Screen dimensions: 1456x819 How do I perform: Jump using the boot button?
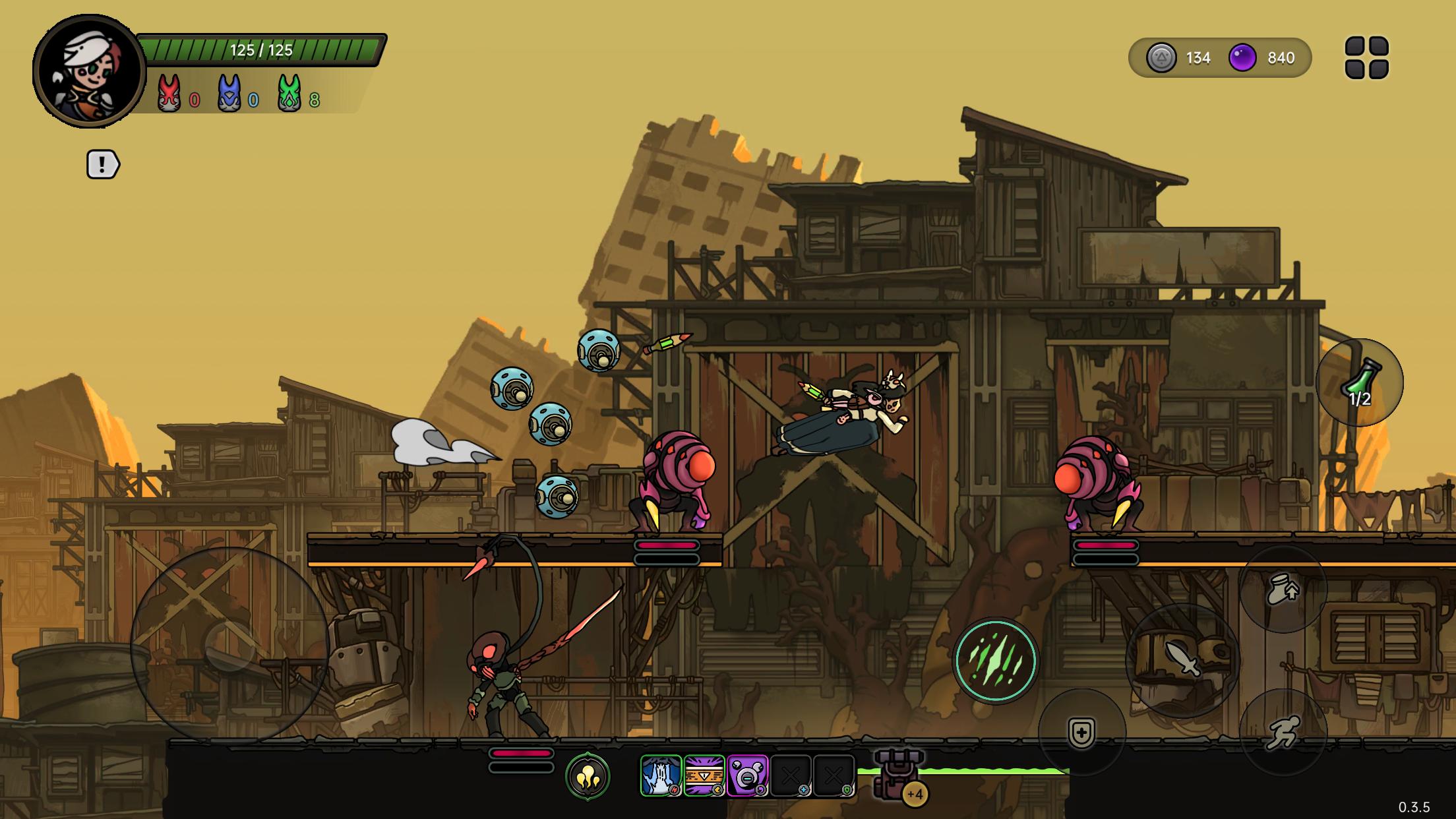coord(1283,590)
